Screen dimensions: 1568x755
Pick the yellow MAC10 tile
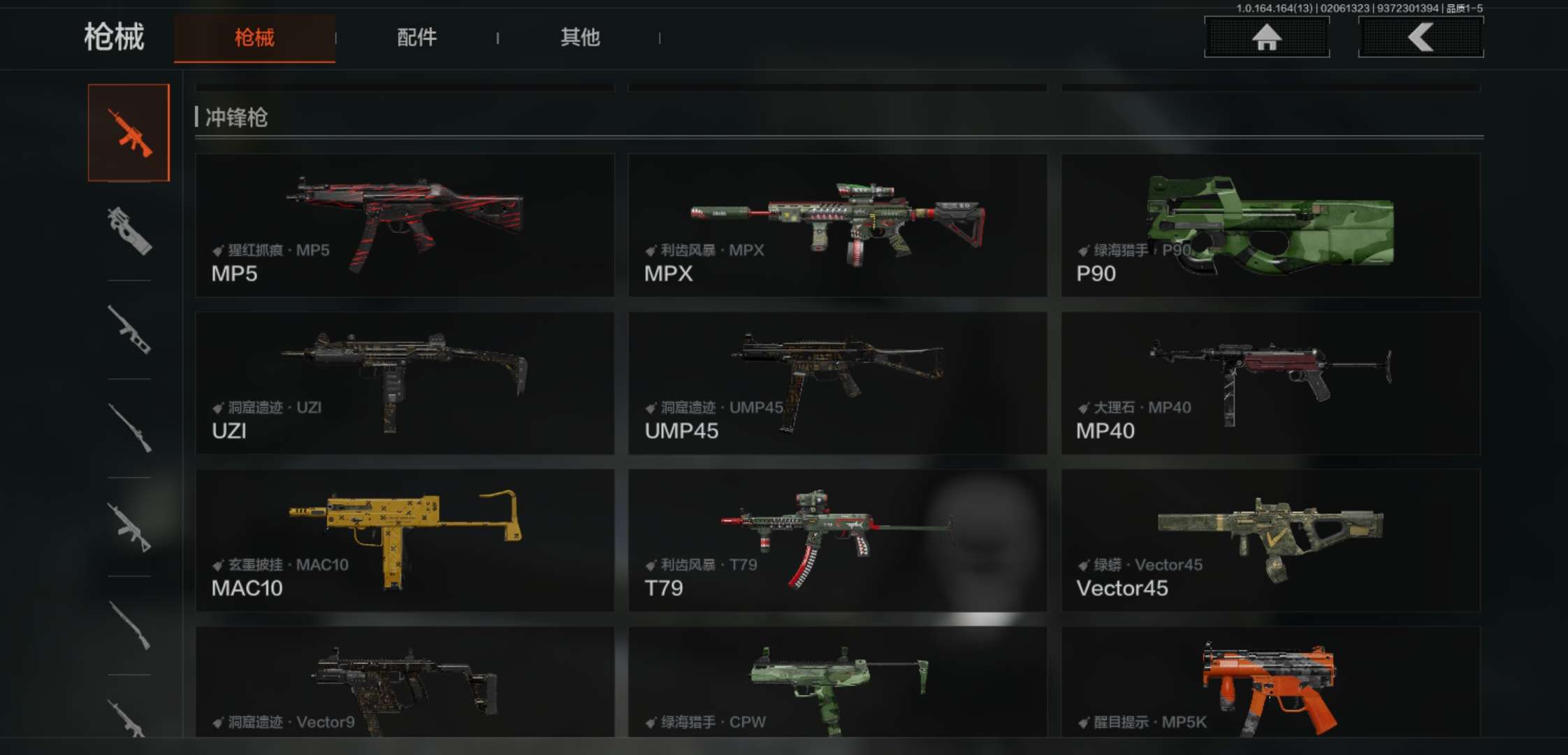[405, 540]
